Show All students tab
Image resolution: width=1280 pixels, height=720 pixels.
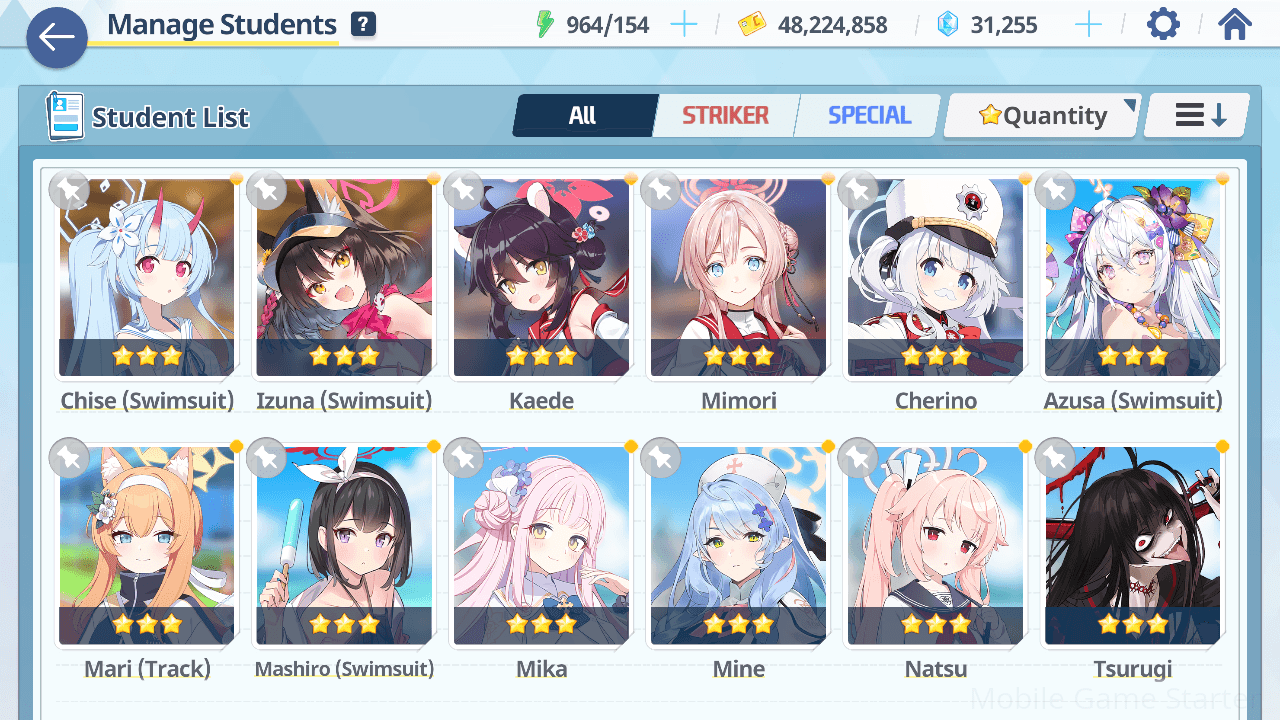tap(583, 116)
